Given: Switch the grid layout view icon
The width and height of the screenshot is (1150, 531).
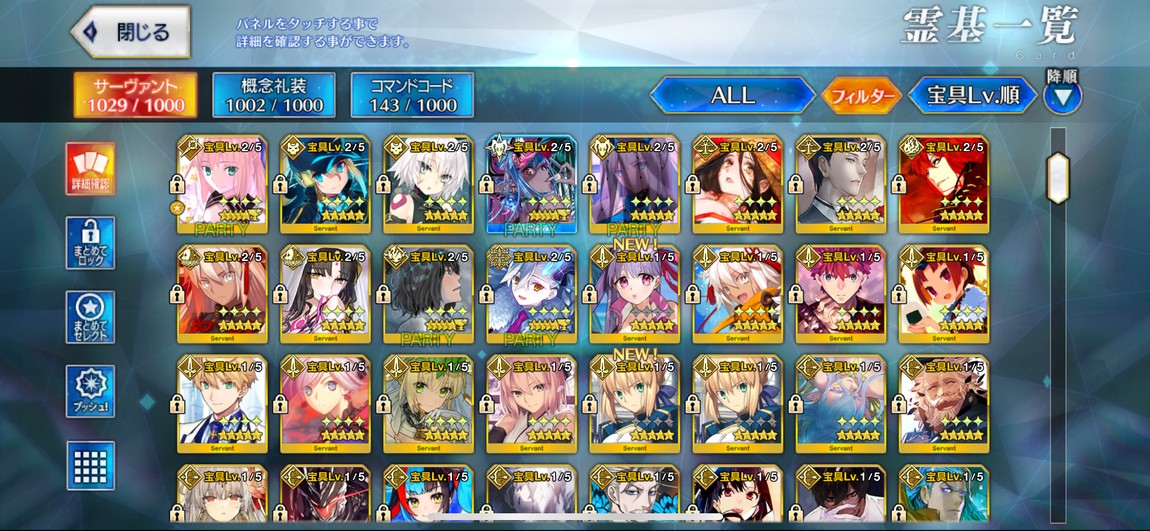Looking at the screenshot, I should (x=90, y=465).
